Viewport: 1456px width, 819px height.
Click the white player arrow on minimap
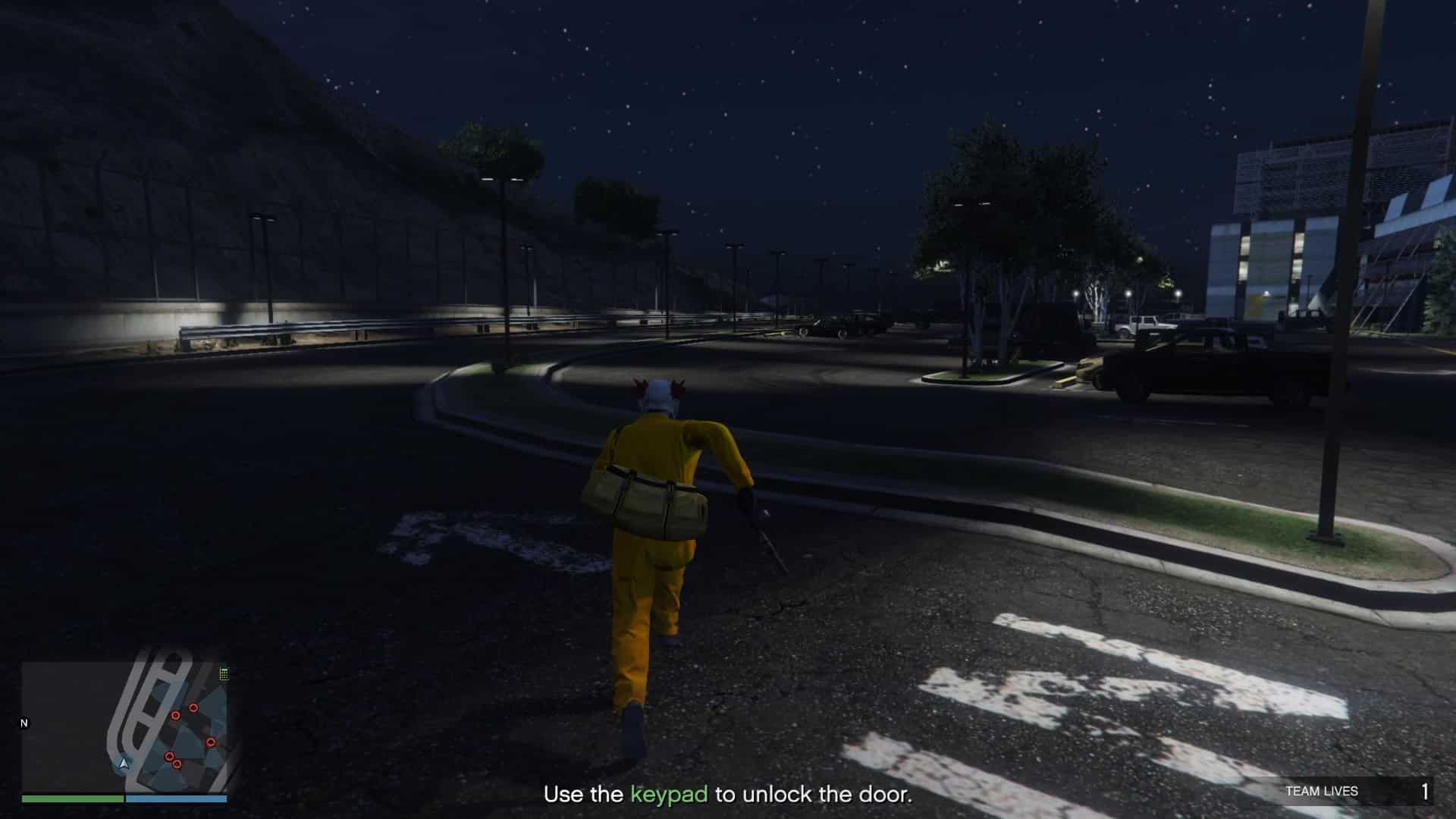124,763
